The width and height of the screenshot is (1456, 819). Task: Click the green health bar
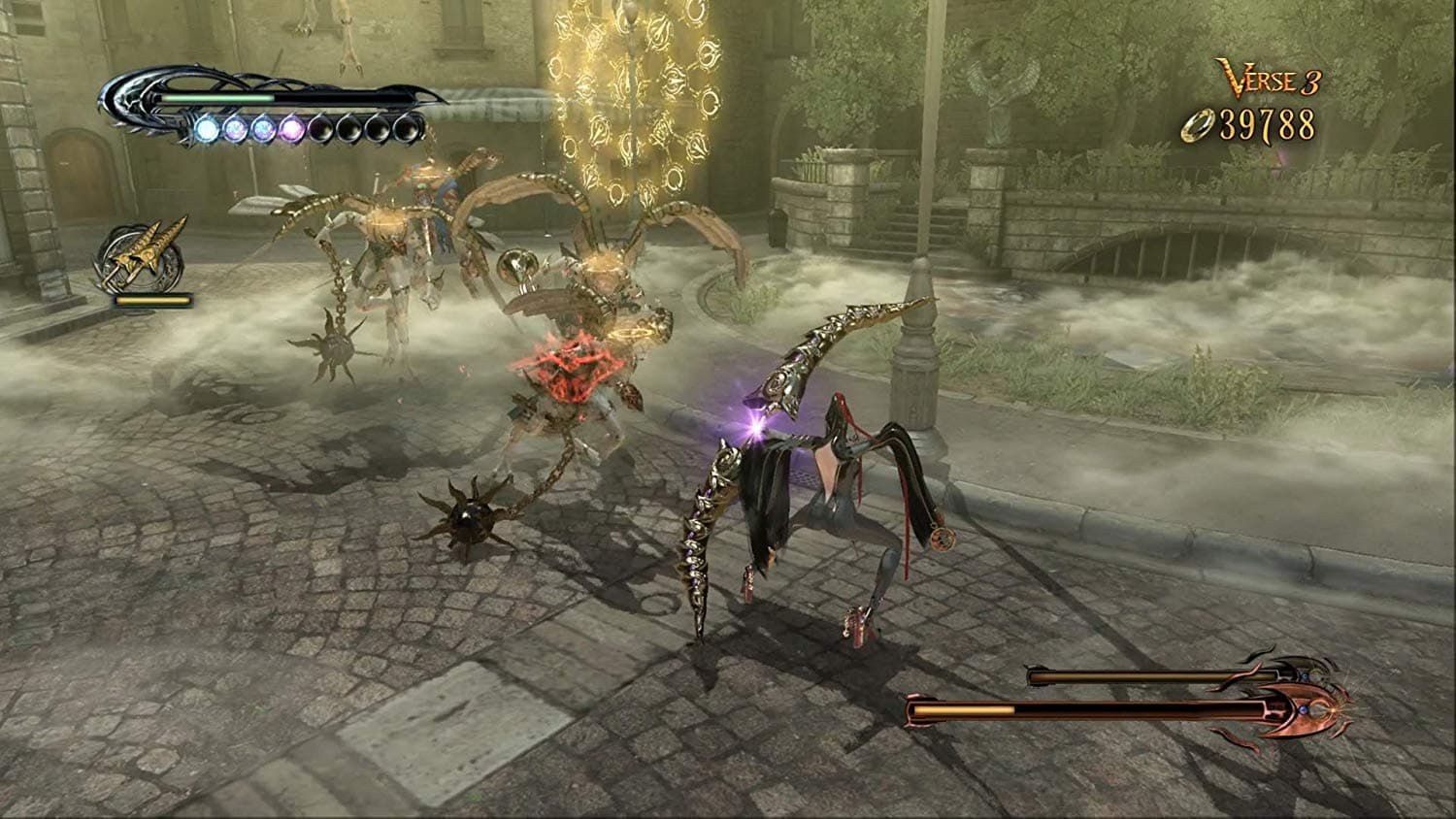coord(216,97)
